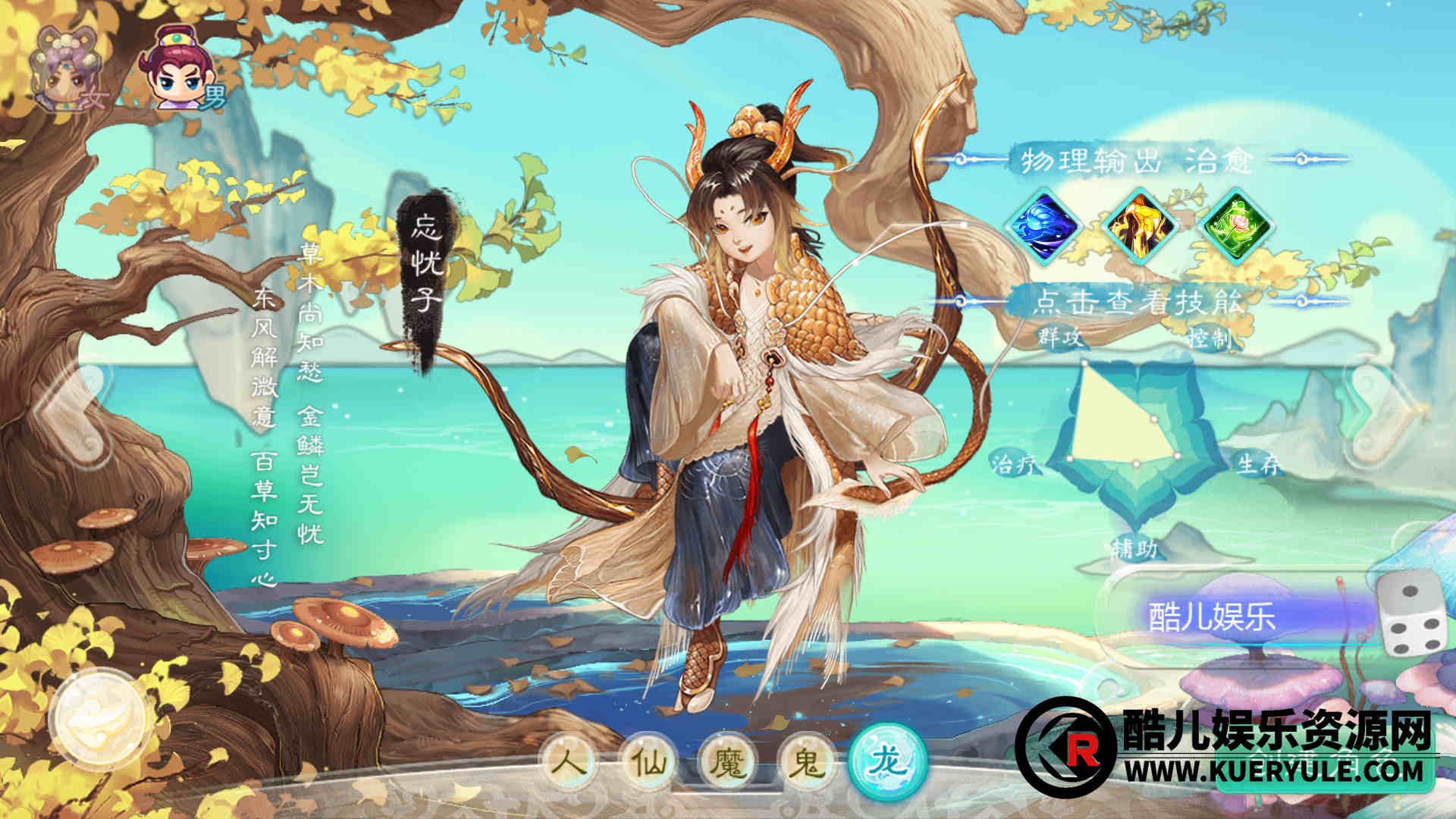1456x819 pixels.
Task: Switch to the 人 race tab
Action: point(570,761)
